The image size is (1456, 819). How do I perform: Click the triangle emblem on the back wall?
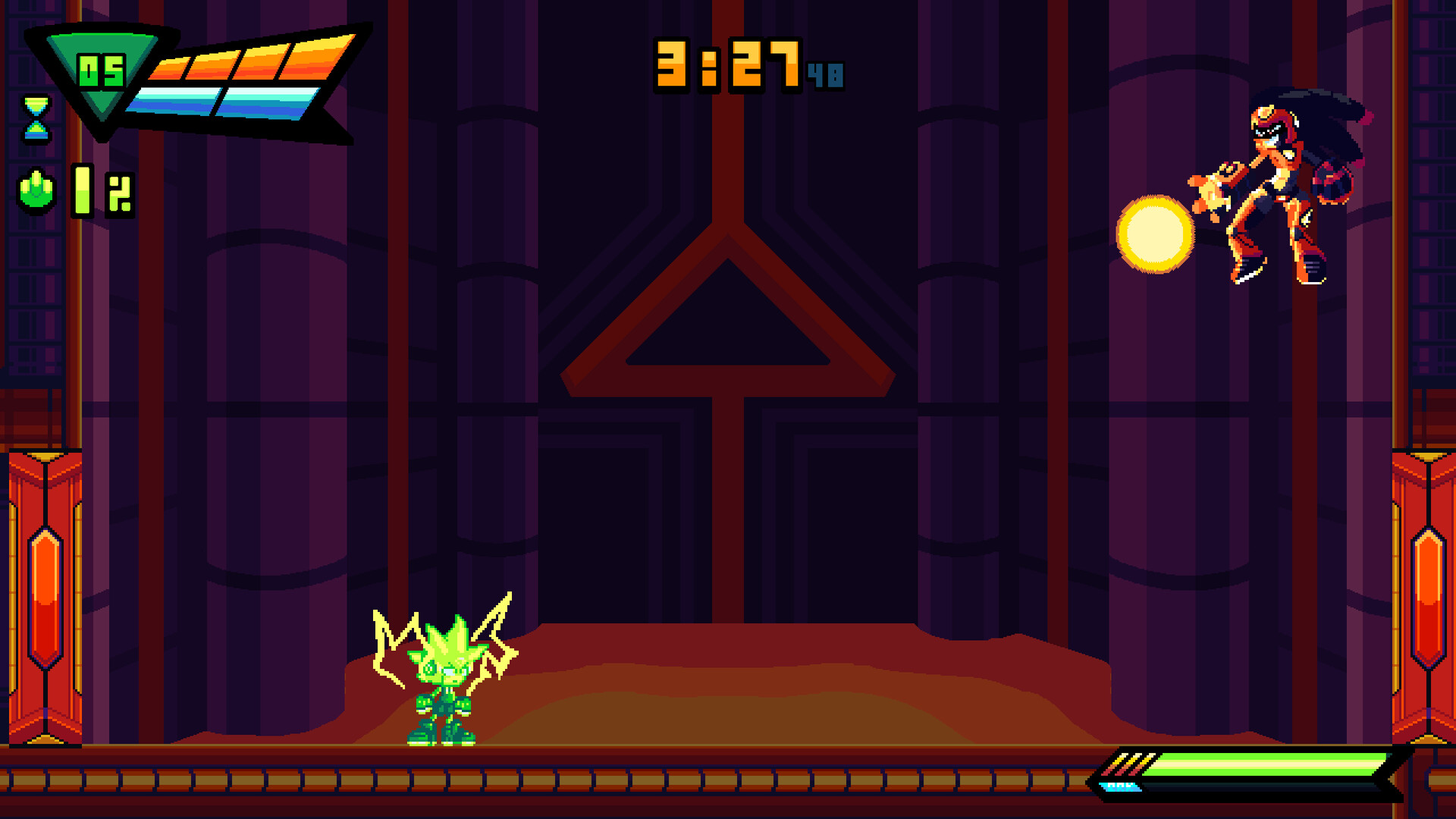(x=728, y=334)
